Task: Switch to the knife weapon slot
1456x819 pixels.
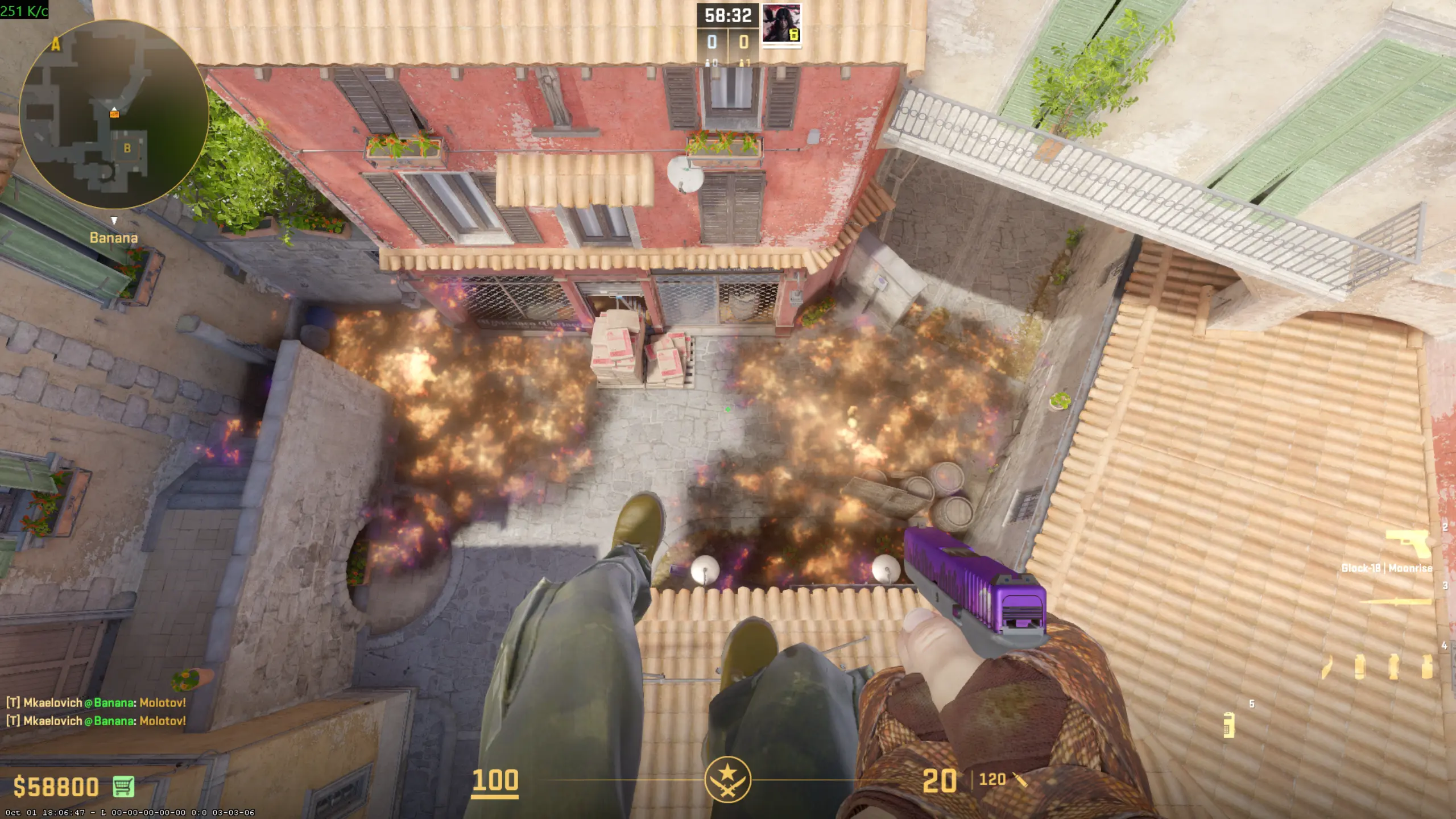Action: point(1396,602)
